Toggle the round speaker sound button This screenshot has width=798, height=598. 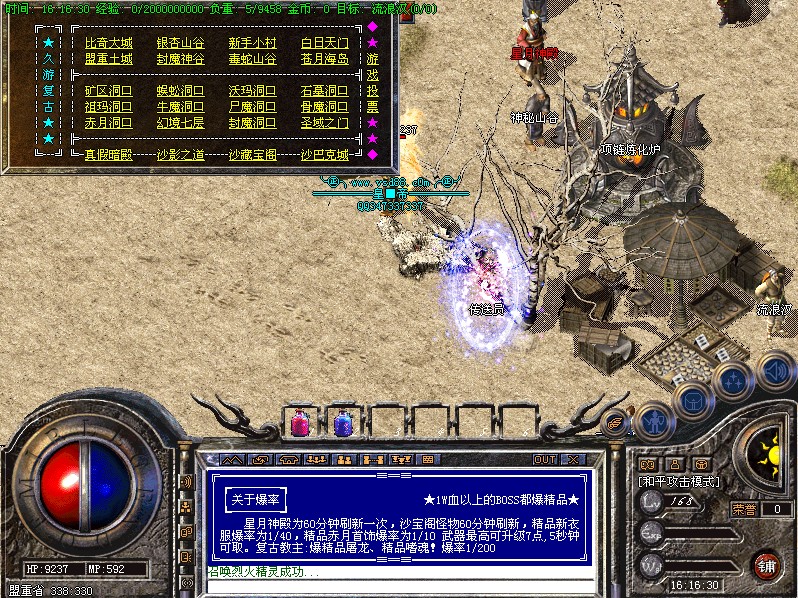click(x=775, y=368)
